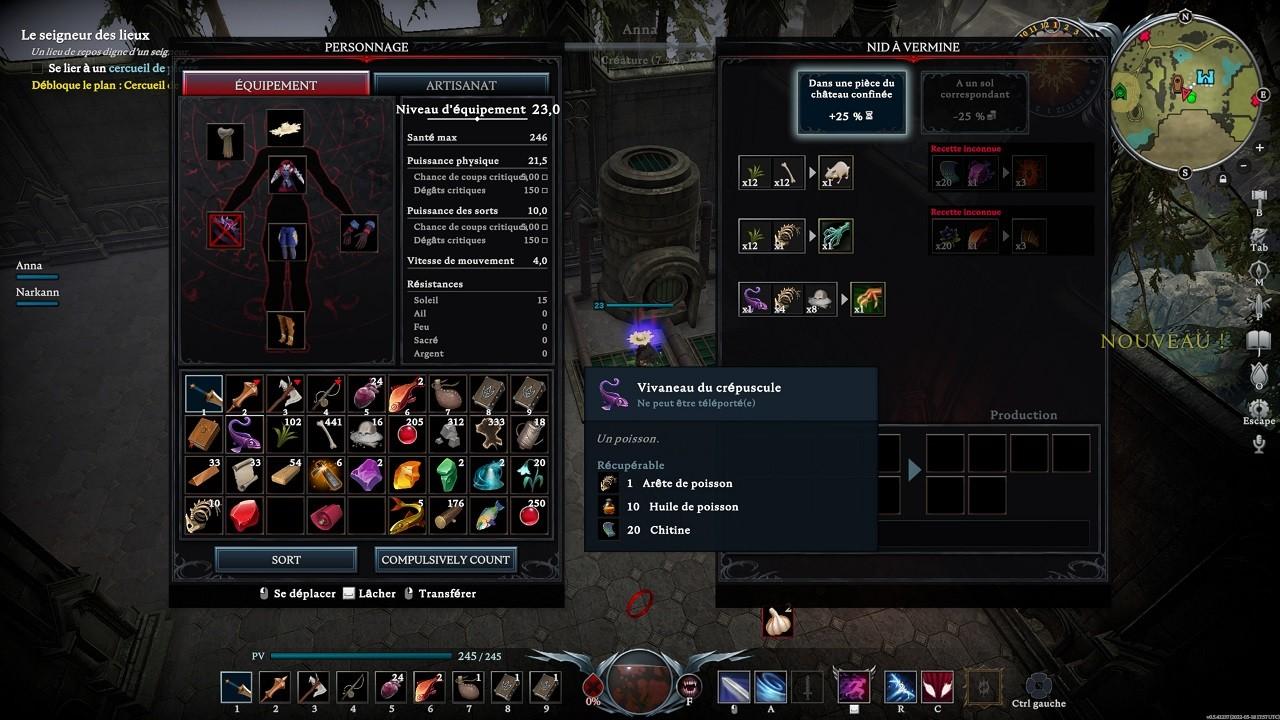
Task: Select the plant fibre stack of 102
Action: tap(285, 434)
